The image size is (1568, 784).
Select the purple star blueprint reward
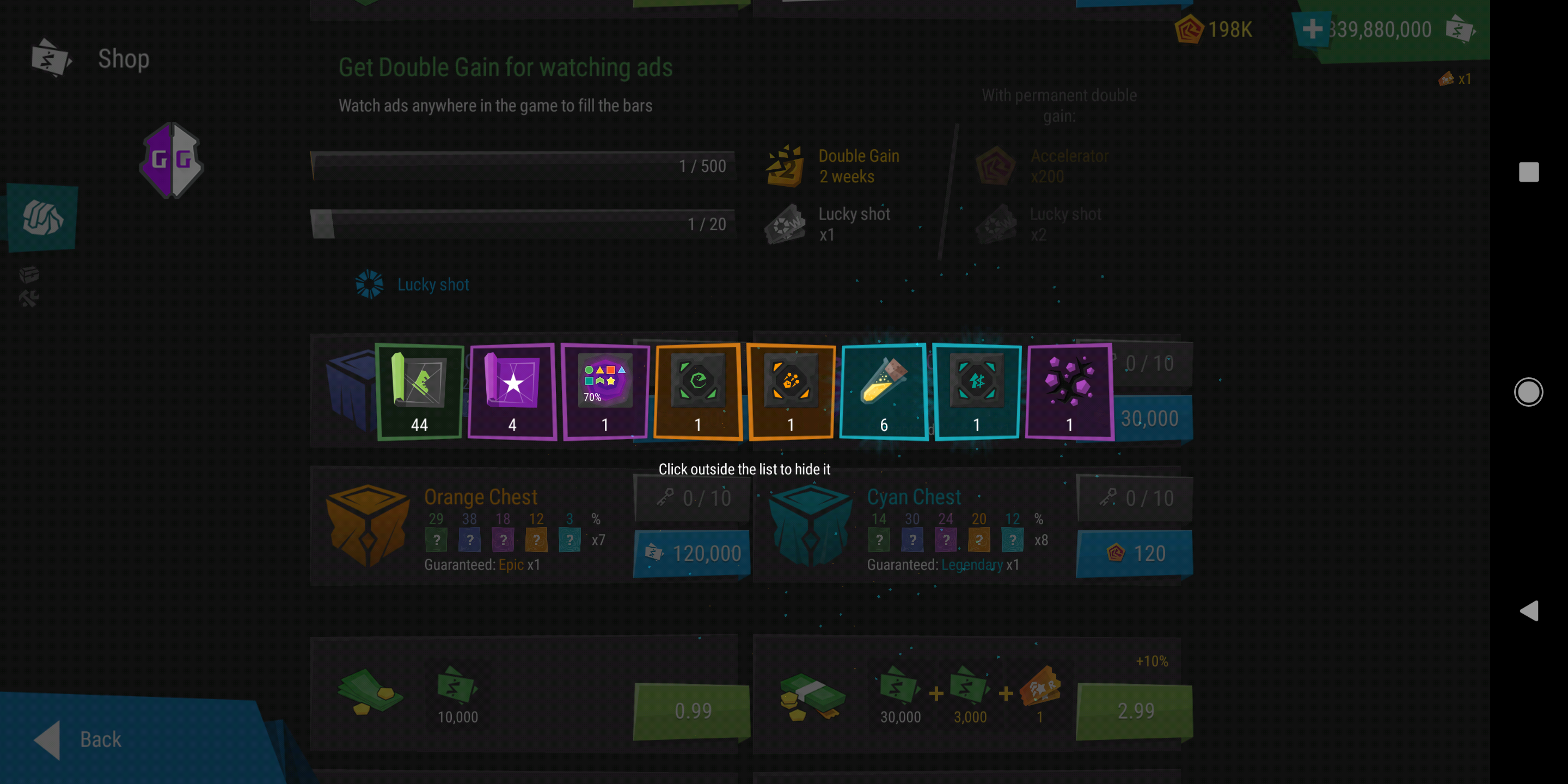coord(512,391)
